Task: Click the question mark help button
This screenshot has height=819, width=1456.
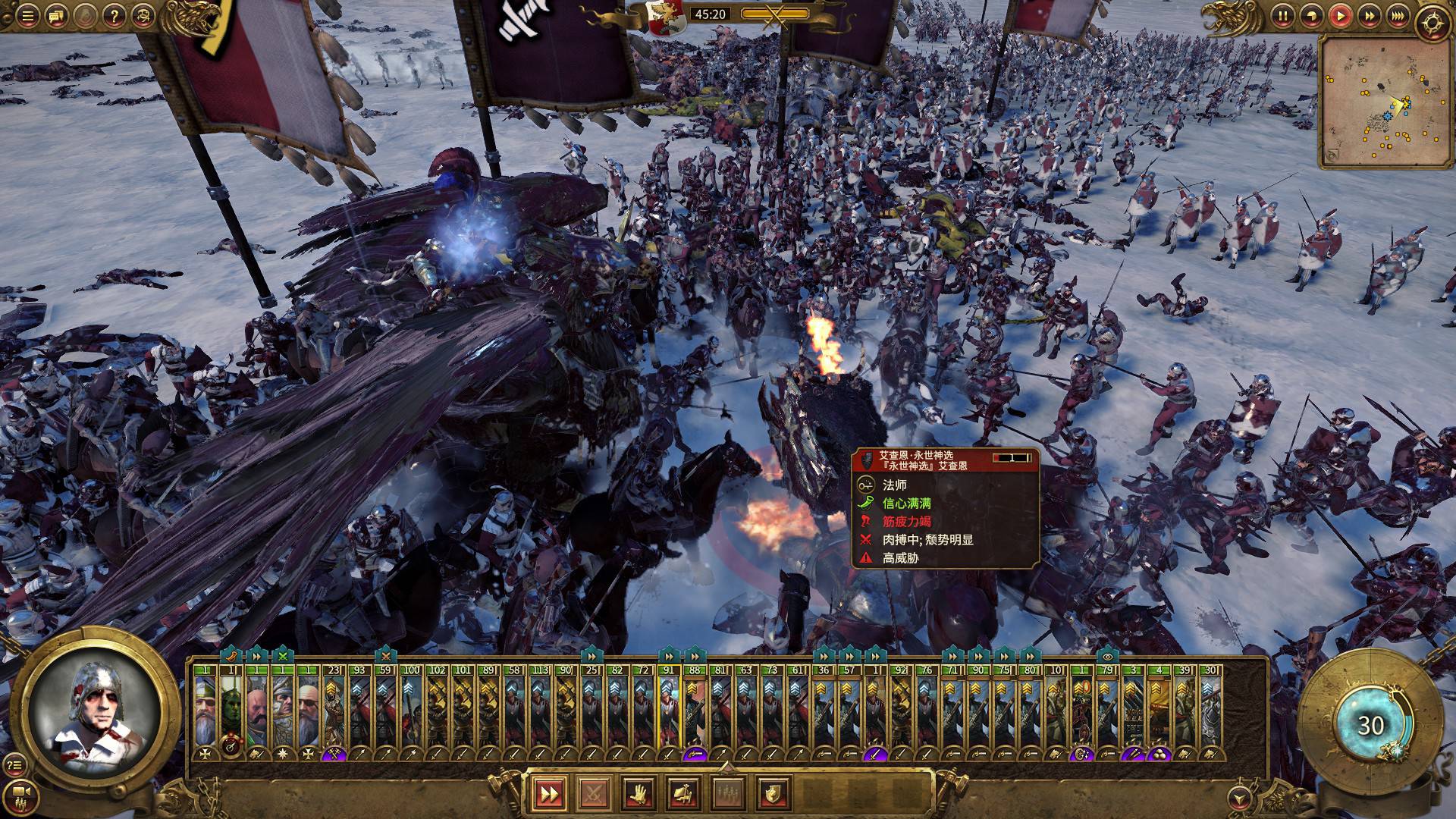Action: 114,15
